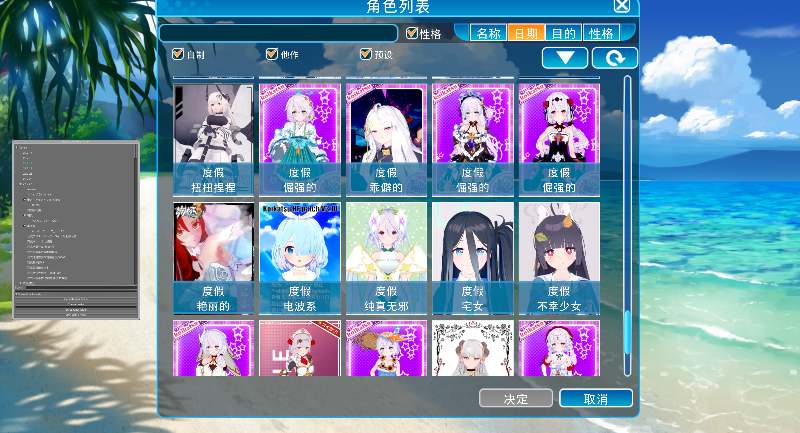The height and width of the screenshot is (433, 800).
Task: Sort the list by 日期
Action: pos(526,33)
